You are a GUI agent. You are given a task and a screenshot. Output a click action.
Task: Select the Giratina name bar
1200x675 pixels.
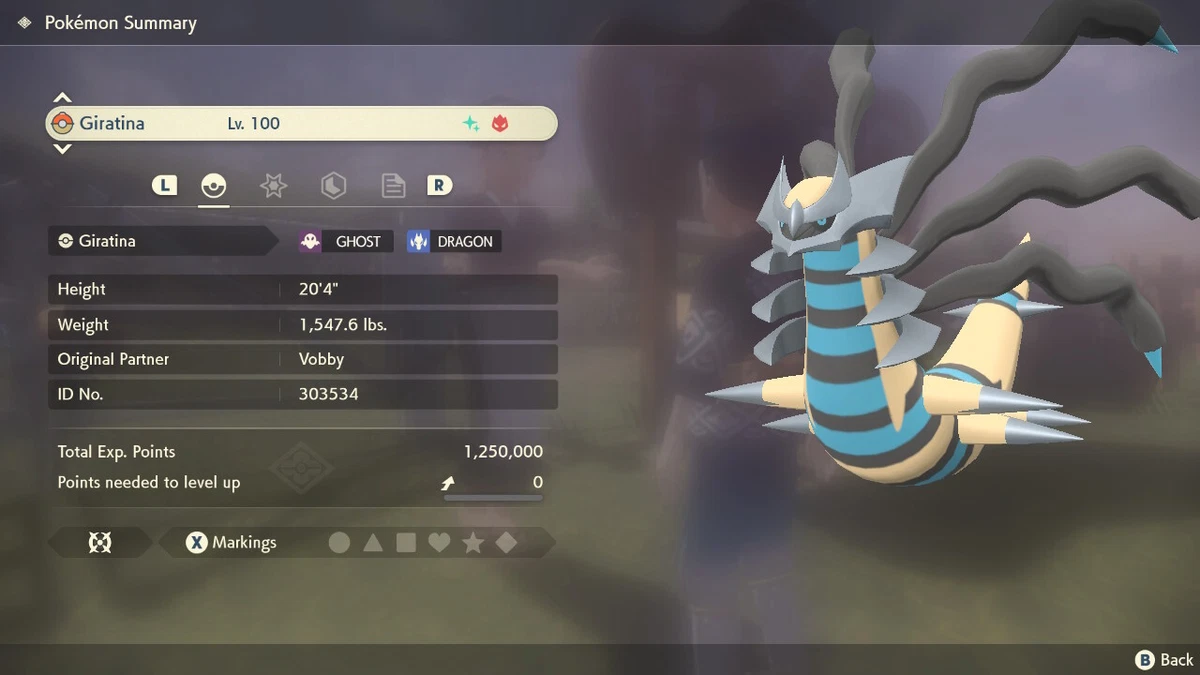tap(300, 124)
